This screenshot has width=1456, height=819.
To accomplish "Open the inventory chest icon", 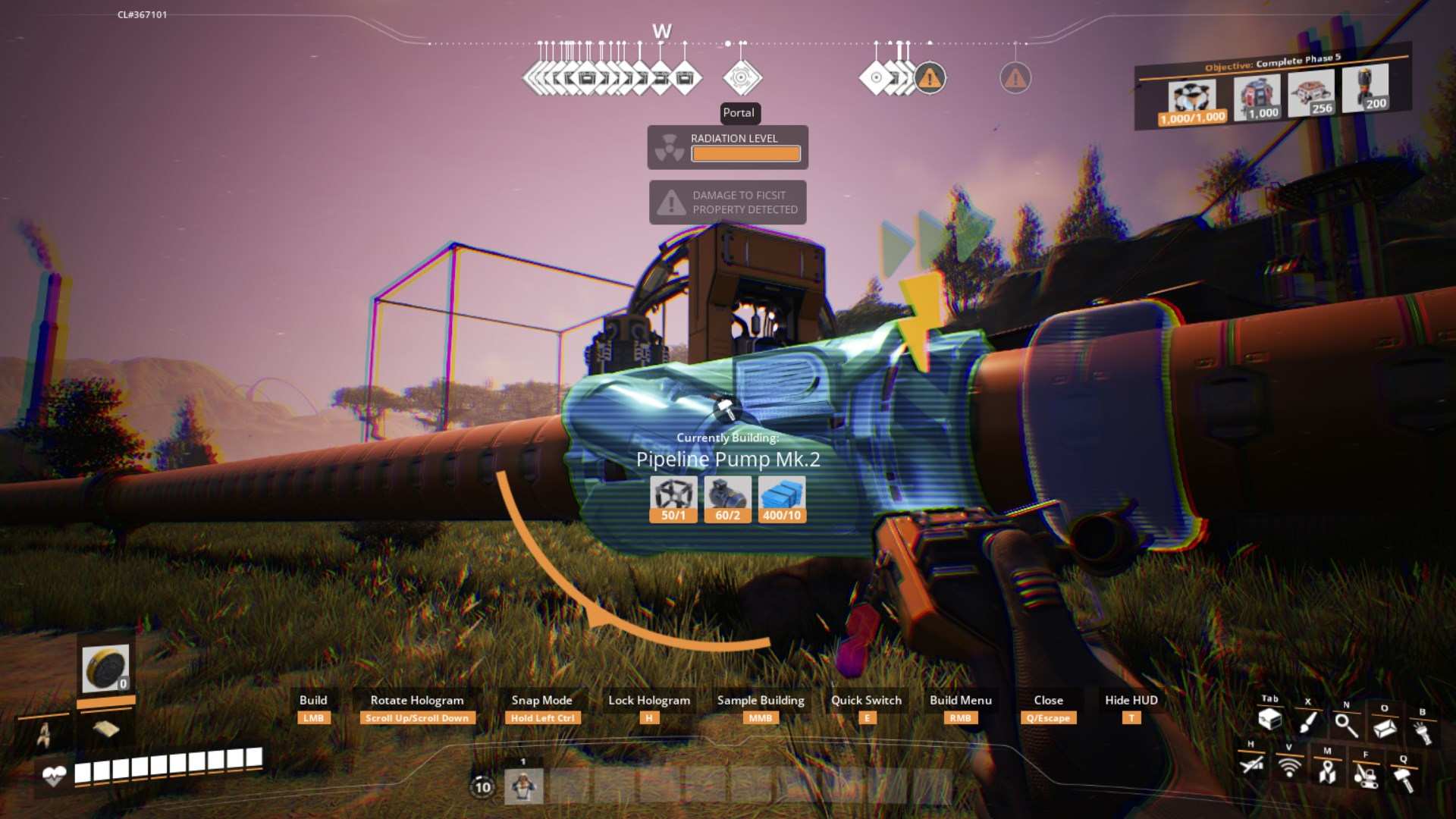I will (1269, 720).
